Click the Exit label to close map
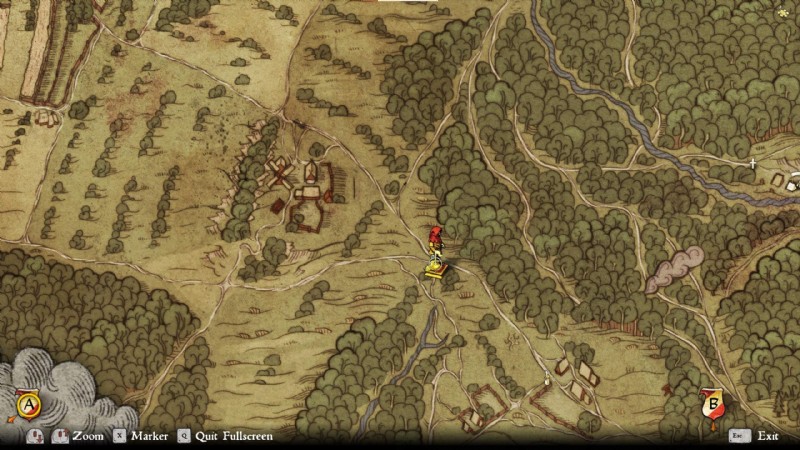Viewport: 800px width, 450px height. [768, 436]
